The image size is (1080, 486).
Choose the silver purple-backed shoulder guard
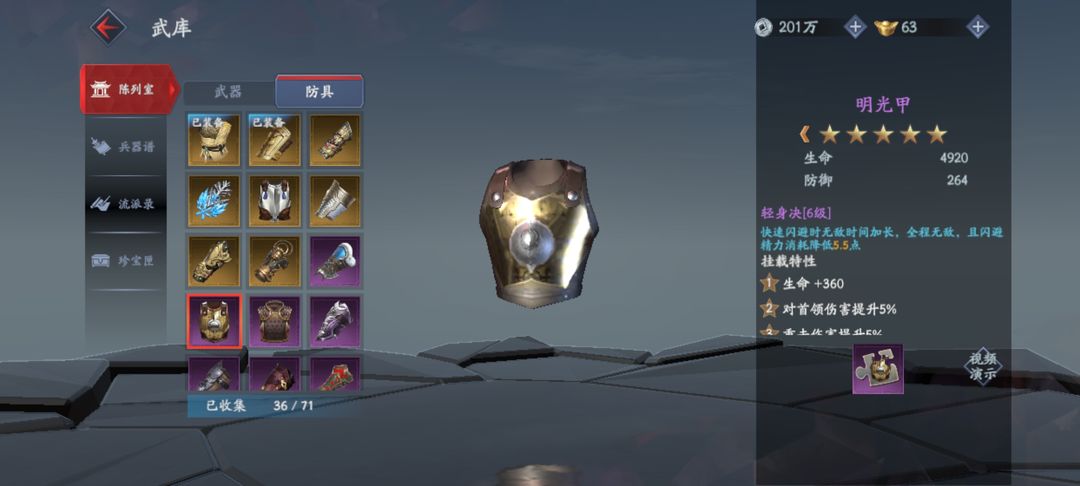click(335, 321)
